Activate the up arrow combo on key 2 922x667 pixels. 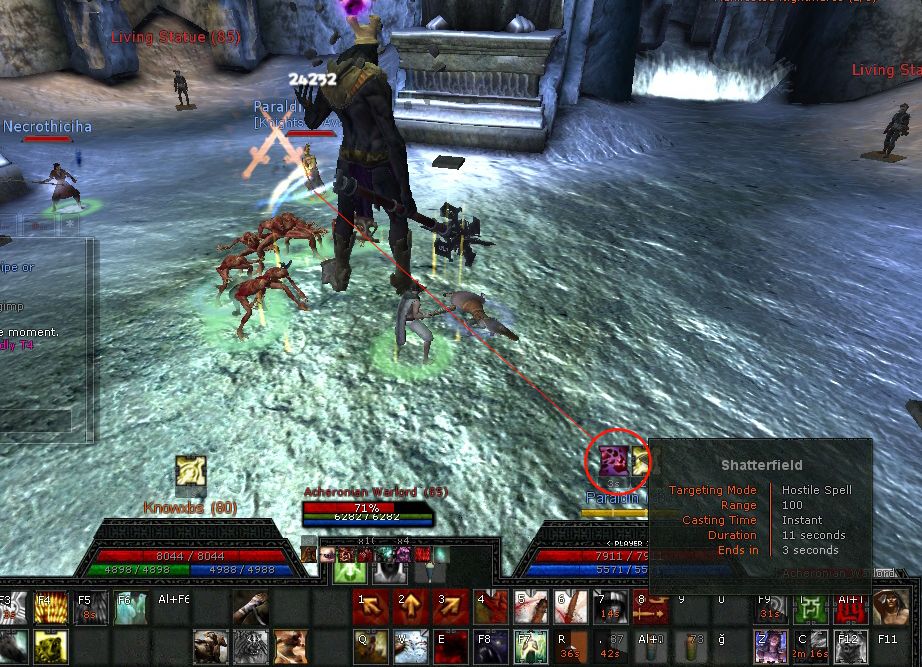click(x=409, y=606)
